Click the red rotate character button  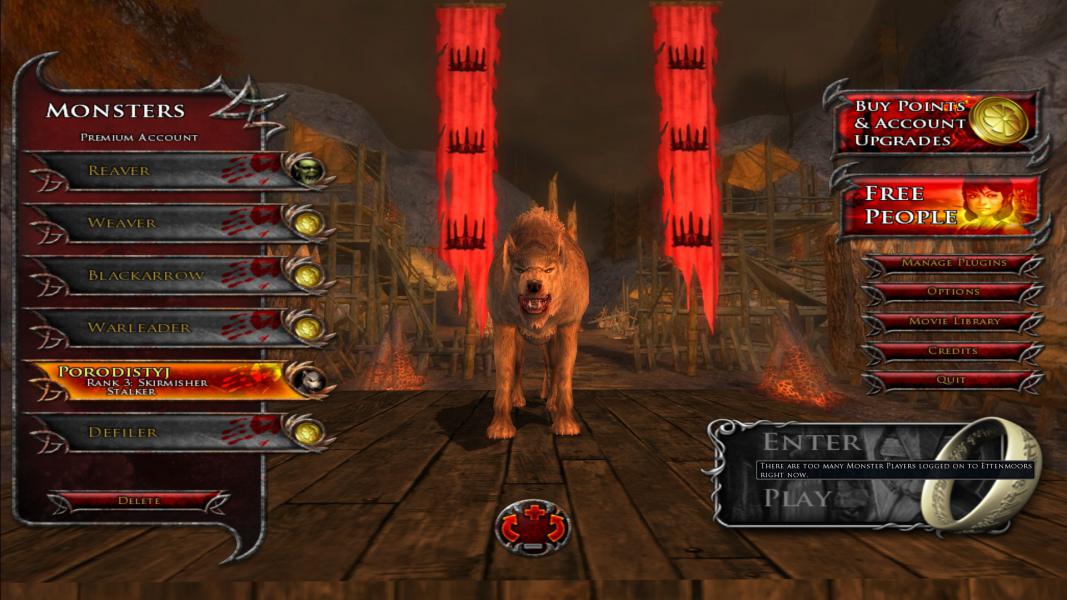click(x=532, y=526)
